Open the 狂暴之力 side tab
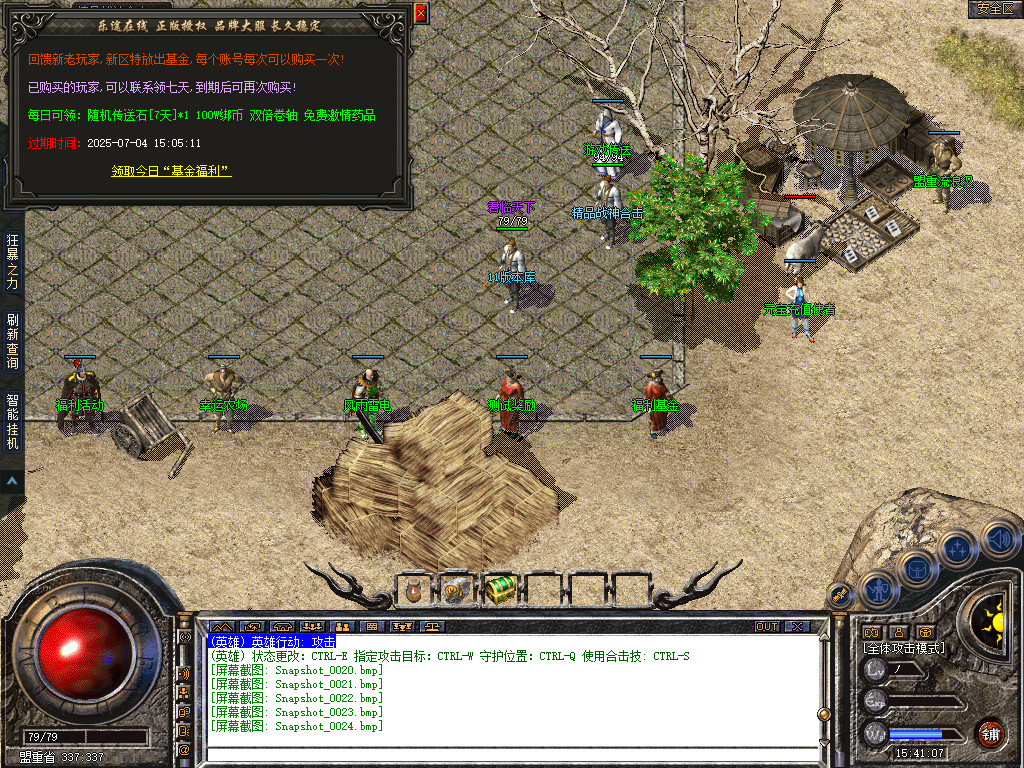This screenshot has width=1024, height=768. pyautogui.click(x=12, y=260)
